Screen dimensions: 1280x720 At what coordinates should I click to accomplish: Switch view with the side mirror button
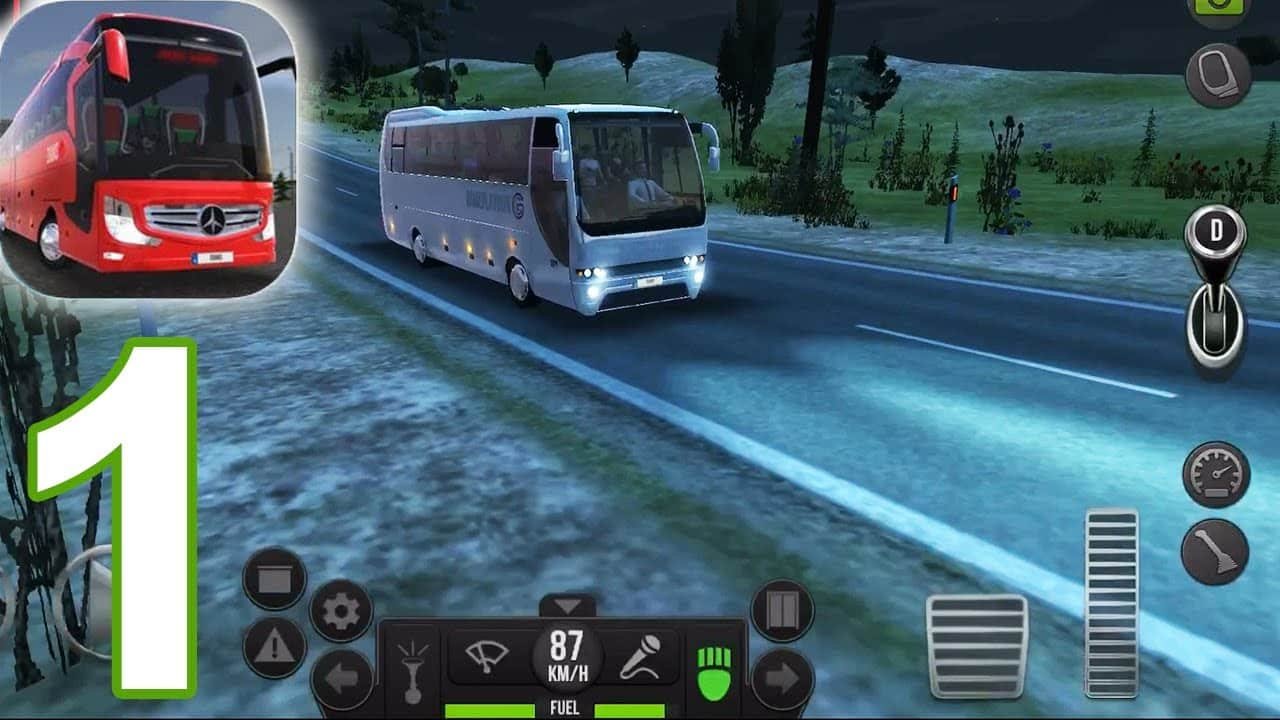pos(1218,75)
